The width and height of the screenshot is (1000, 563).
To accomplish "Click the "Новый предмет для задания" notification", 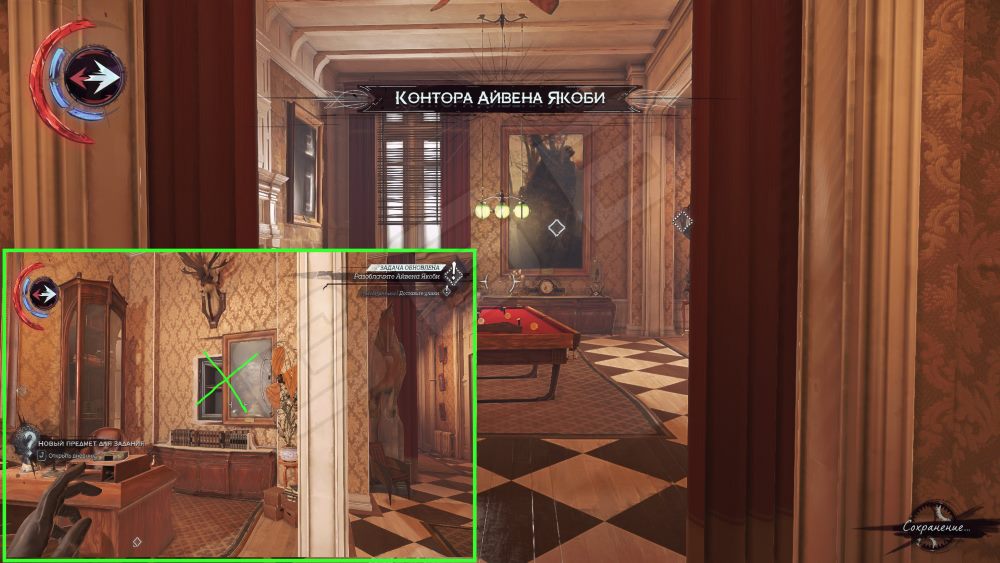I will click(92, 442).
